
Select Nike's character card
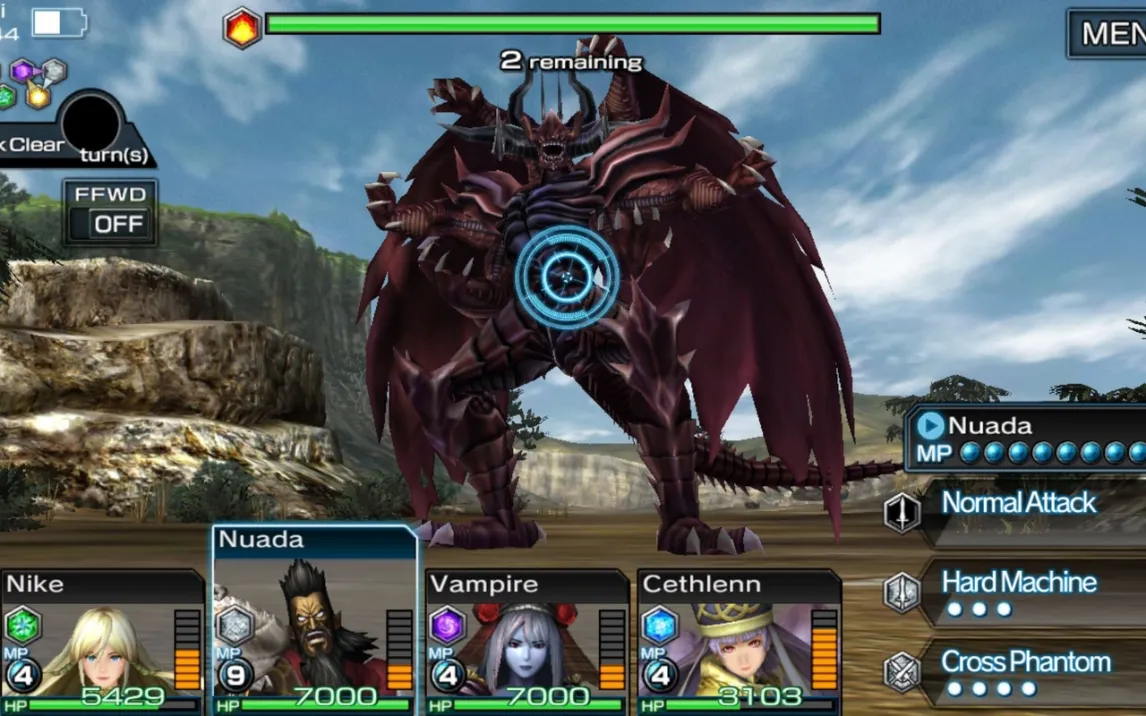[101, 642]
